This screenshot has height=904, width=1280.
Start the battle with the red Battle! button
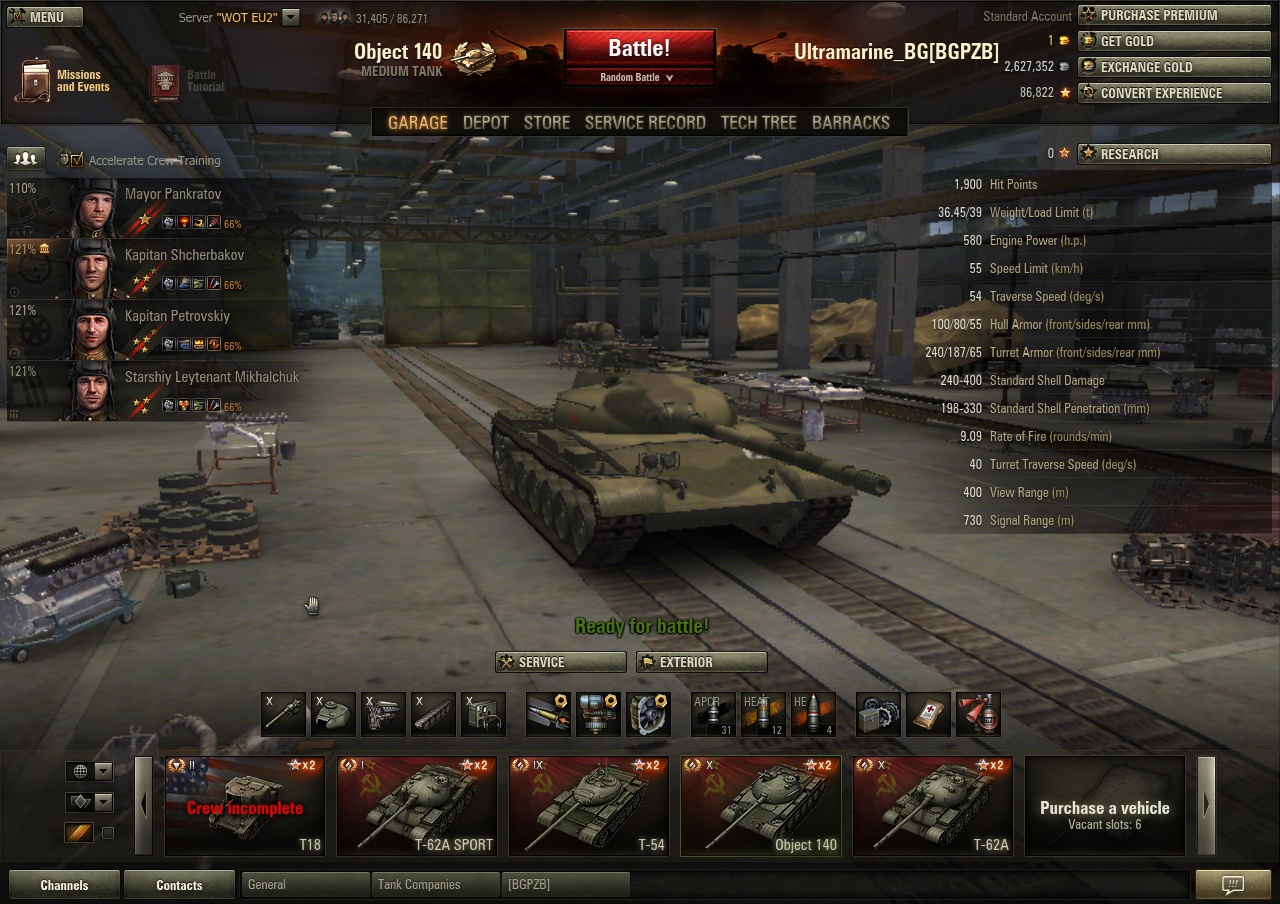tap(639, 48)
